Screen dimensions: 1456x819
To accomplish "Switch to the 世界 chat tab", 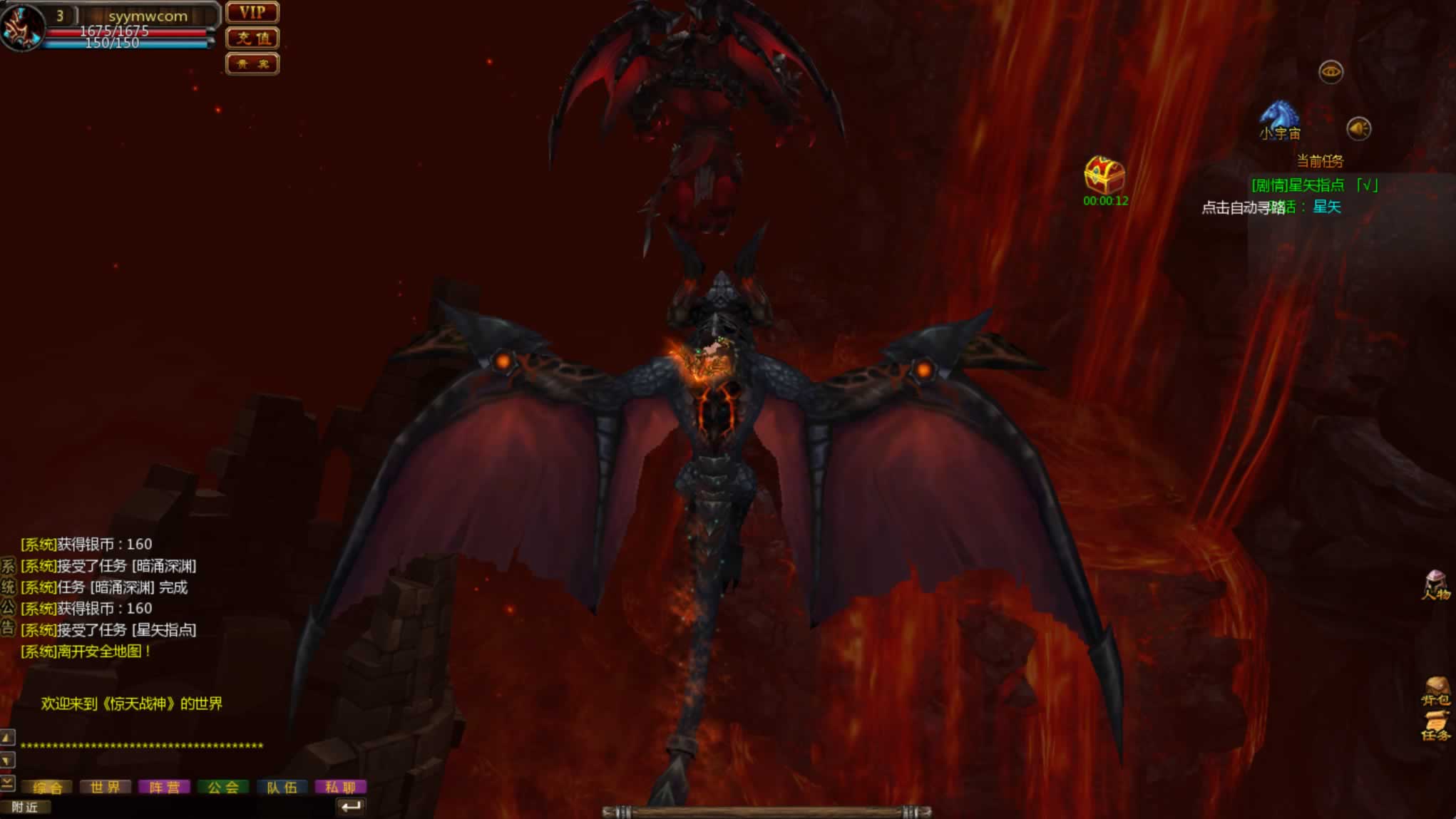I will tap(106, 787).
